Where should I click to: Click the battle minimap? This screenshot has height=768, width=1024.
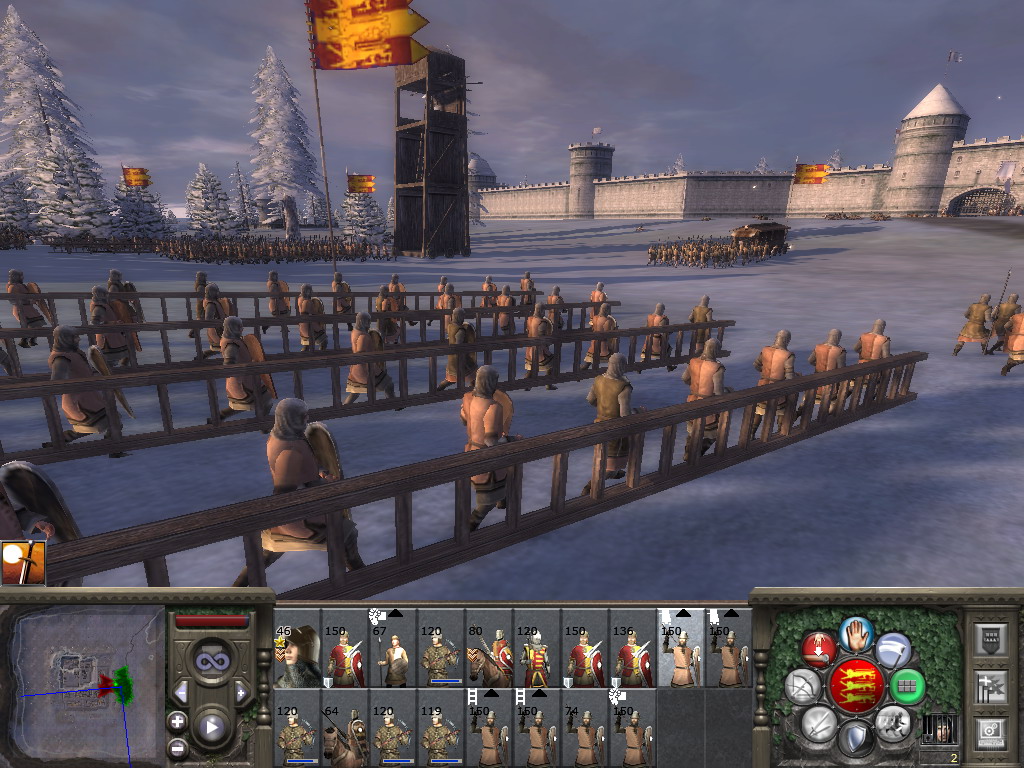83,681
